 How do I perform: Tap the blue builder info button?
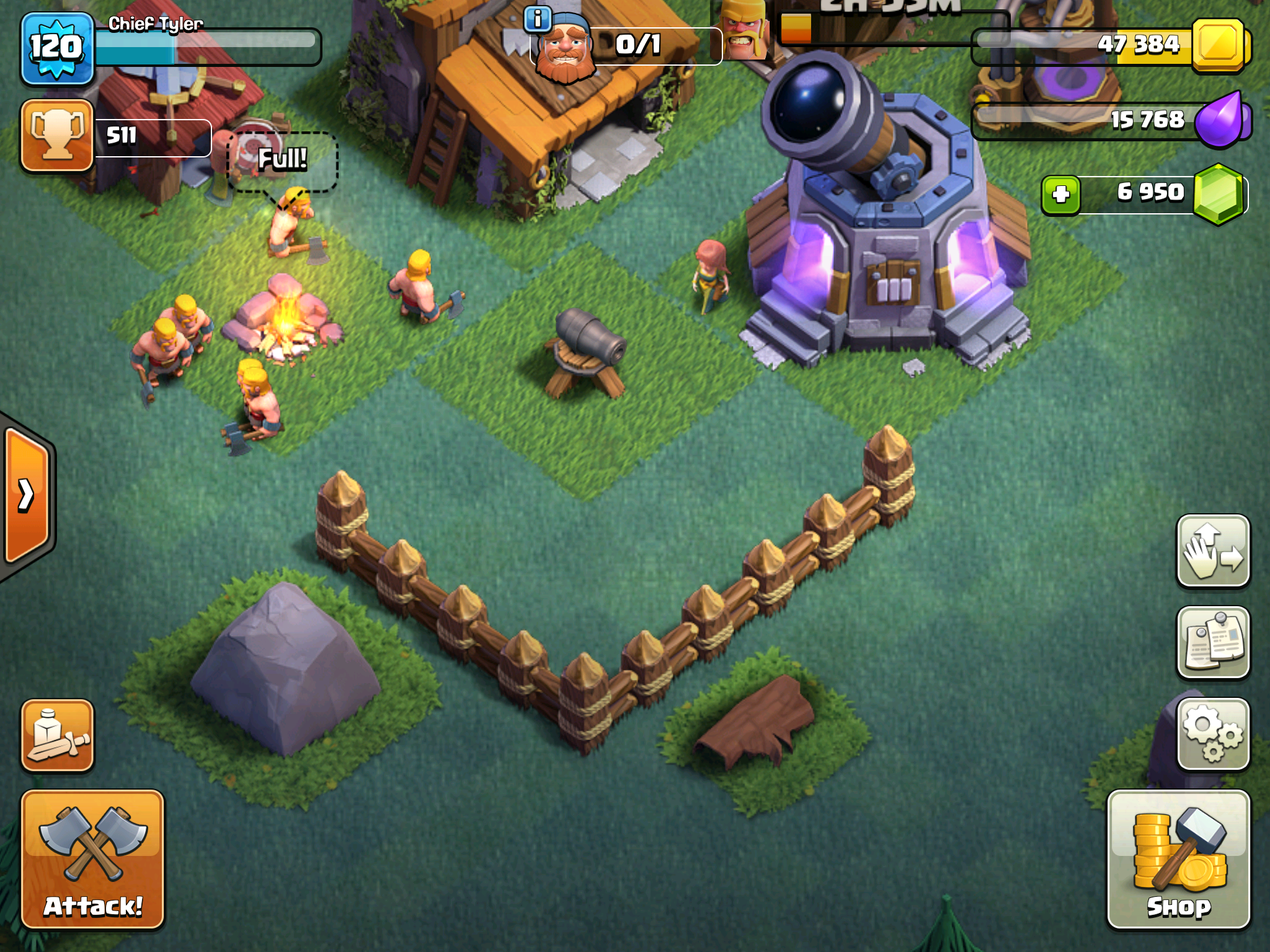click(x=538, y=19)
